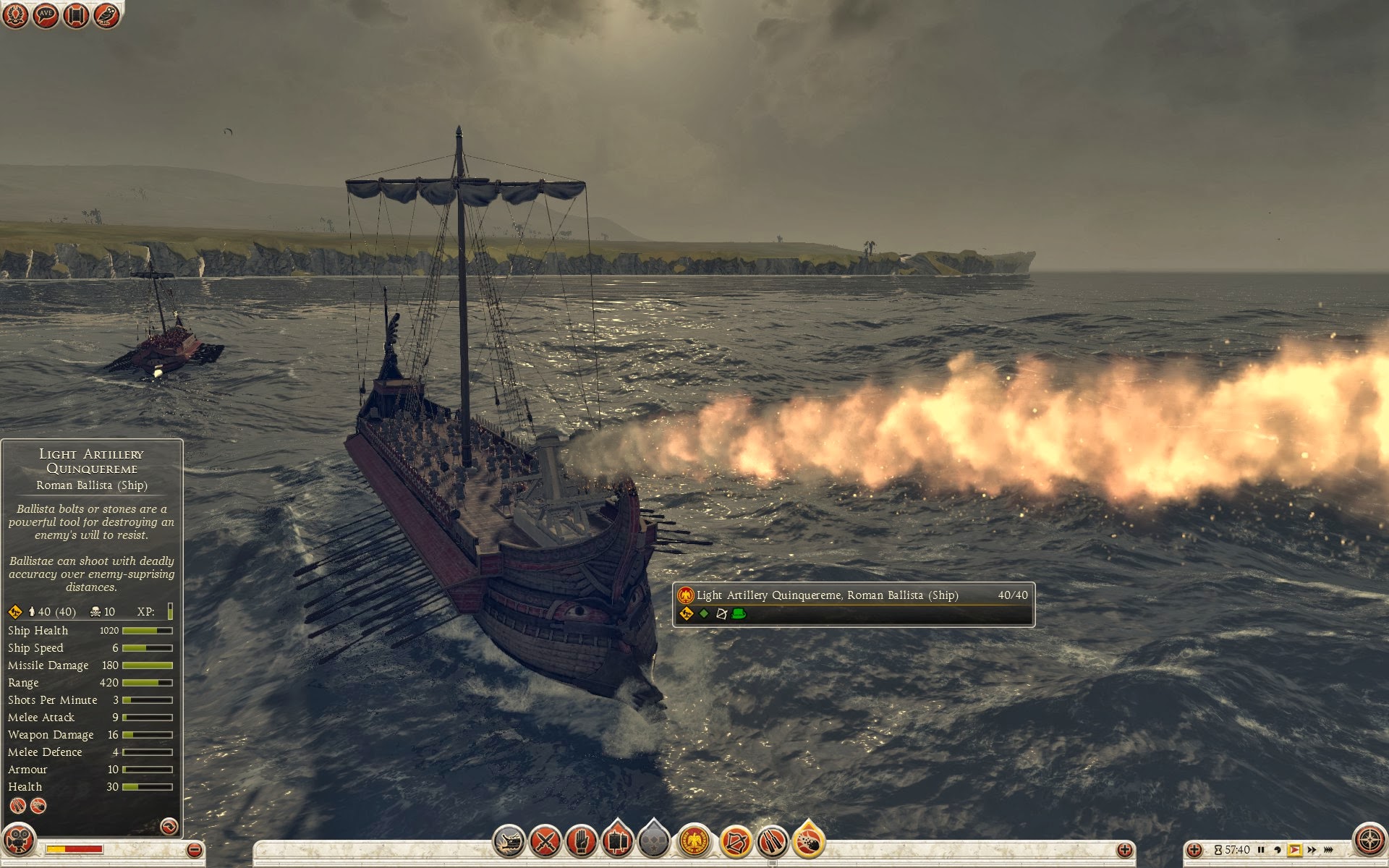This screenshot has height=868, width=1389.
Task: Switch to fastest battle speed
Action: coord(1329,850)
